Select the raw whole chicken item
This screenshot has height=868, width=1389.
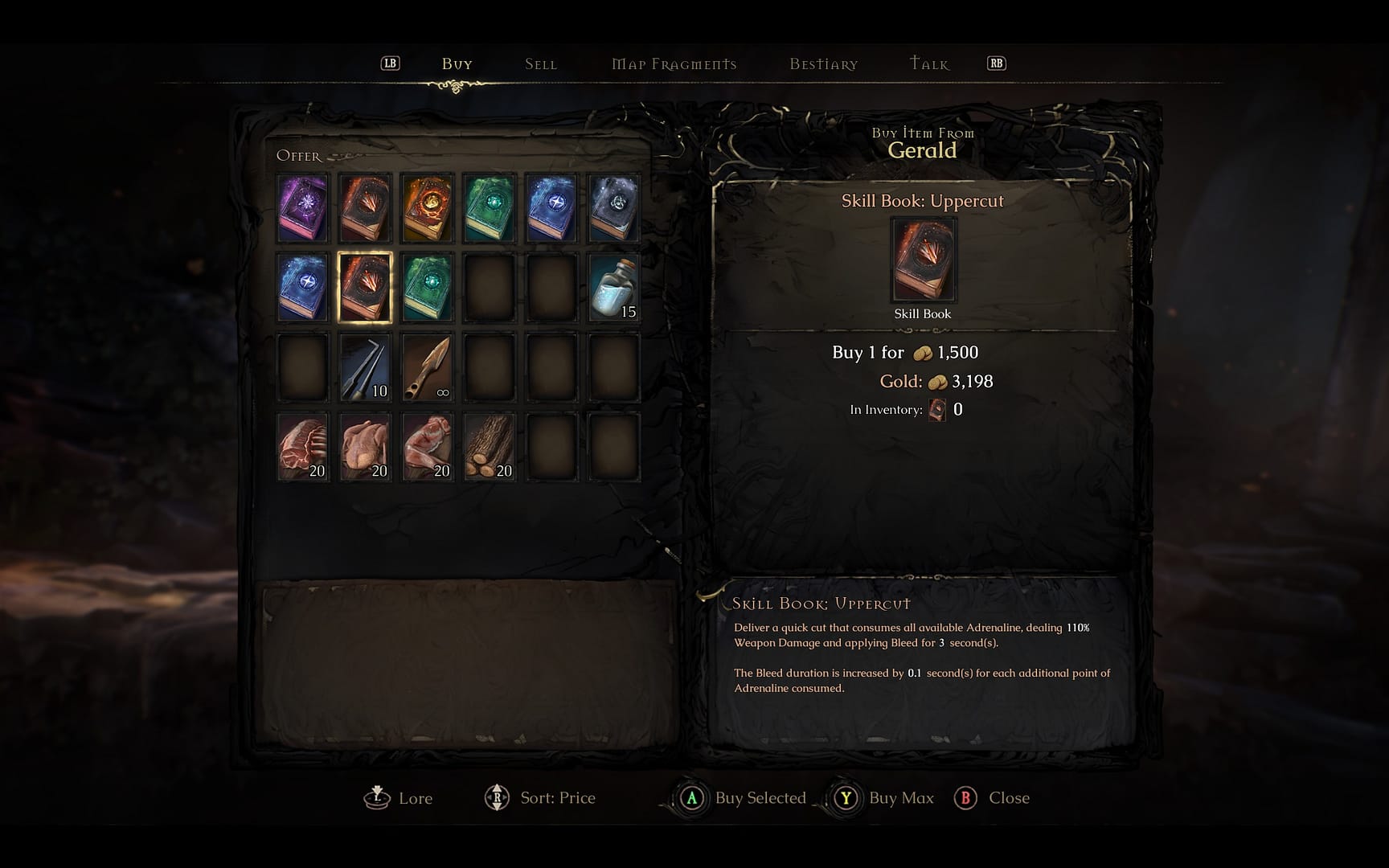point(365,447)
